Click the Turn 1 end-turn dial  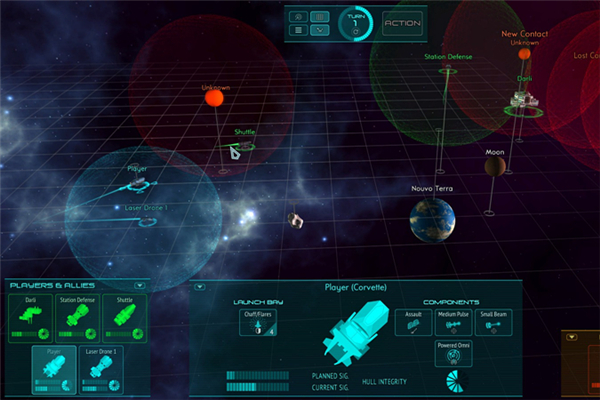click(x=355, y=24)
